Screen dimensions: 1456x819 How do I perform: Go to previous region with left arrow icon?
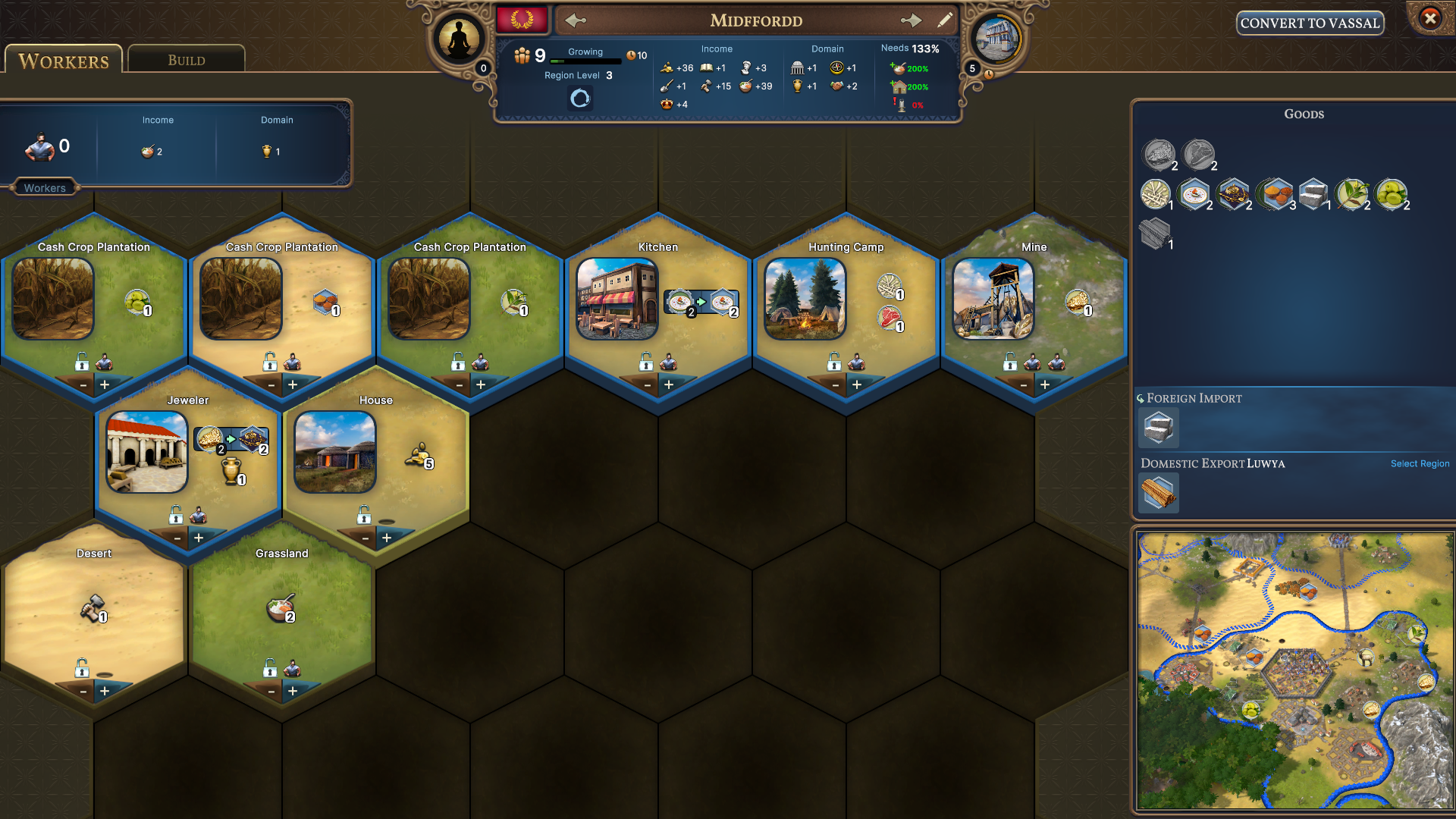click(575, 20)
